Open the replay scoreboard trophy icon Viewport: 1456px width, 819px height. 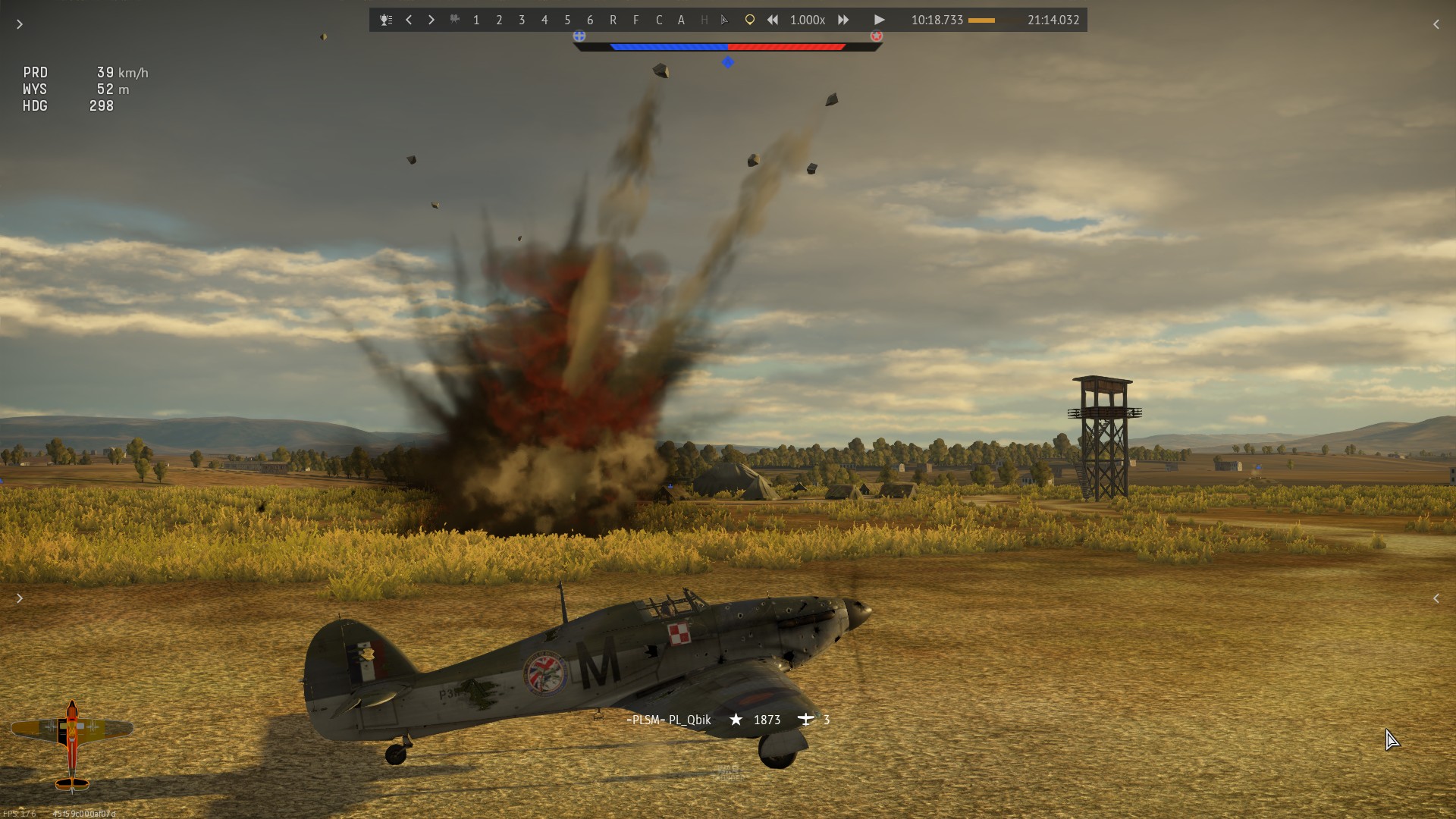click(x=386, y=20)
